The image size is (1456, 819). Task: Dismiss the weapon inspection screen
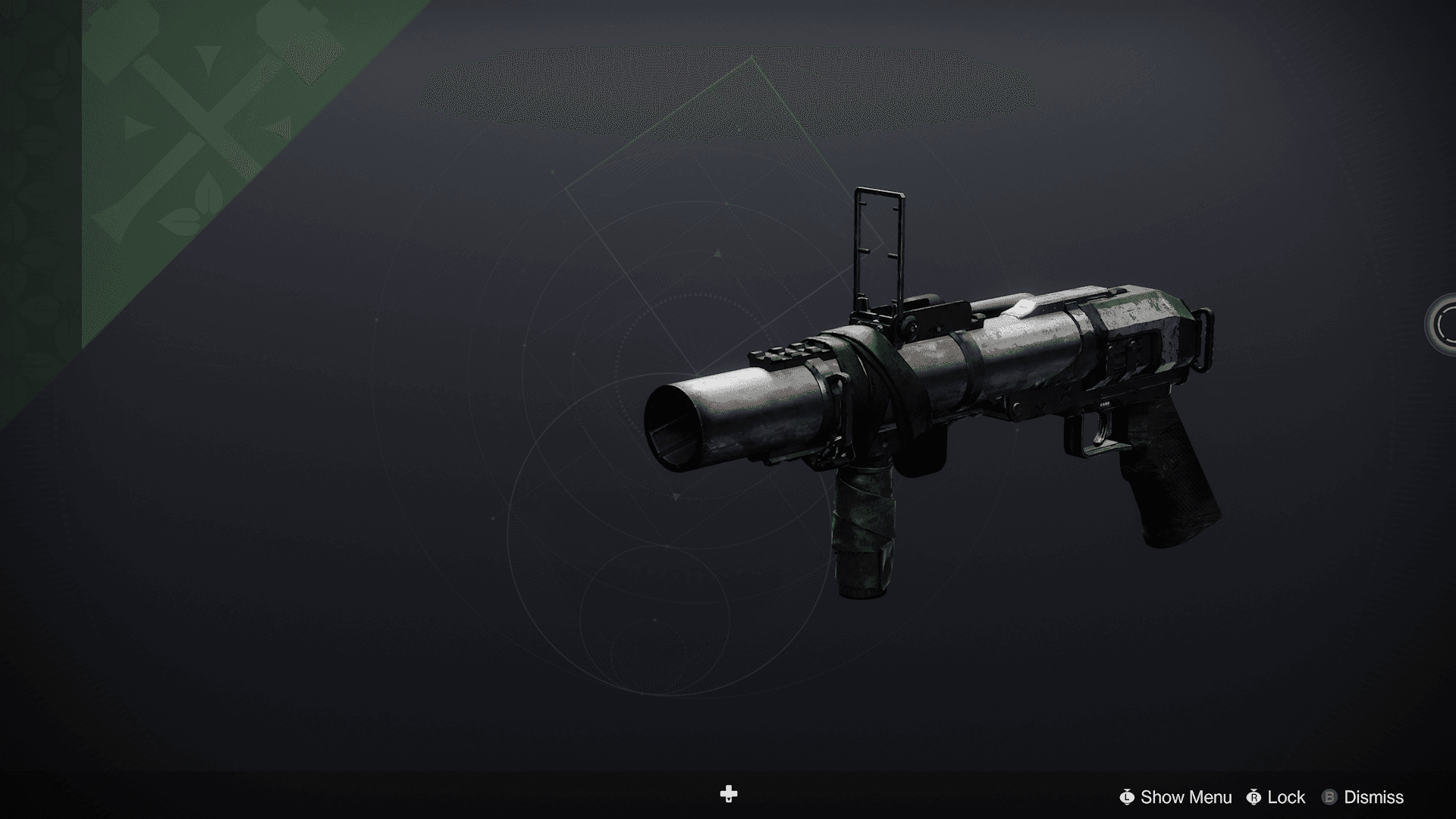tap(1363, 797)
